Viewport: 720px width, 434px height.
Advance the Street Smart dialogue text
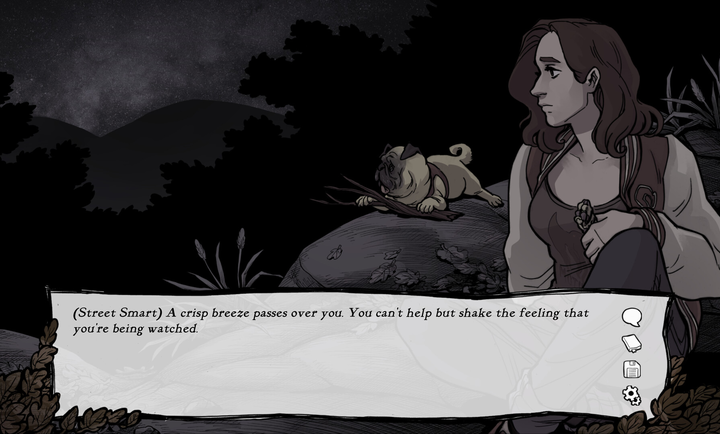330,350
